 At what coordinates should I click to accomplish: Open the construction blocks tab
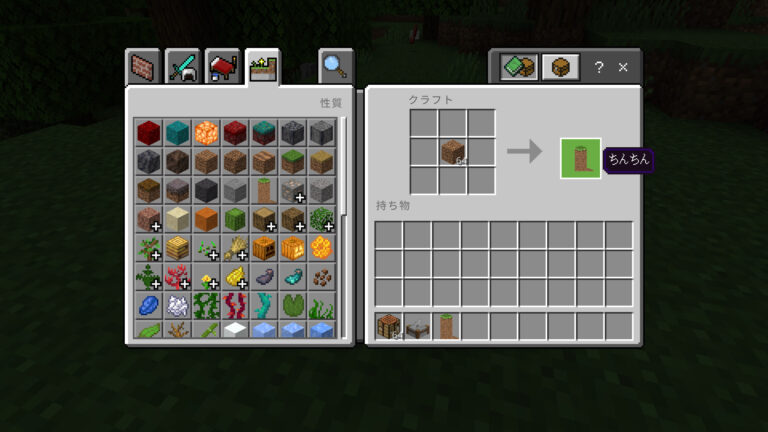[145, 67]
